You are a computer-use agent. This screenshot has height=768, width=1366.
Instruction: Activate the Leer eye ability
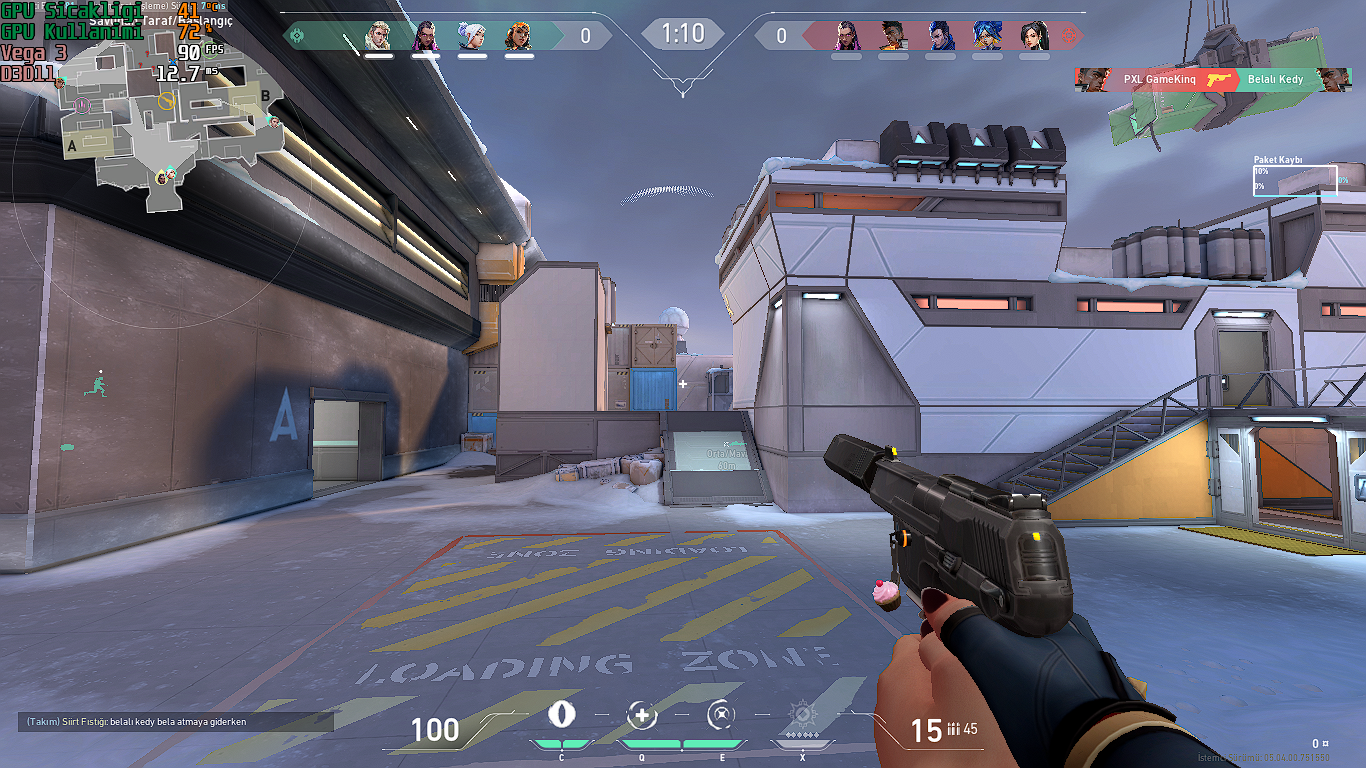point(562,715)
